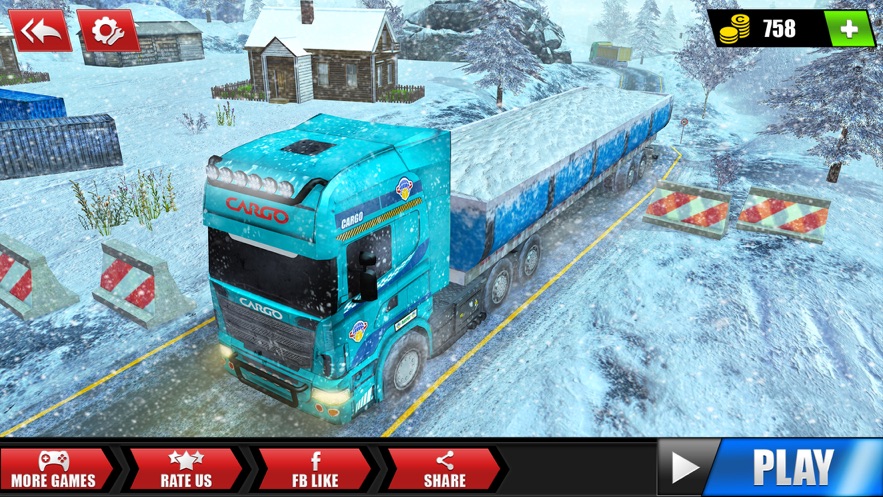Image resolution: width=883 pixels, height=497 pixels.
Task: Tap the Rate Us button
Action: pyautogui.click(x=185, y=469)
